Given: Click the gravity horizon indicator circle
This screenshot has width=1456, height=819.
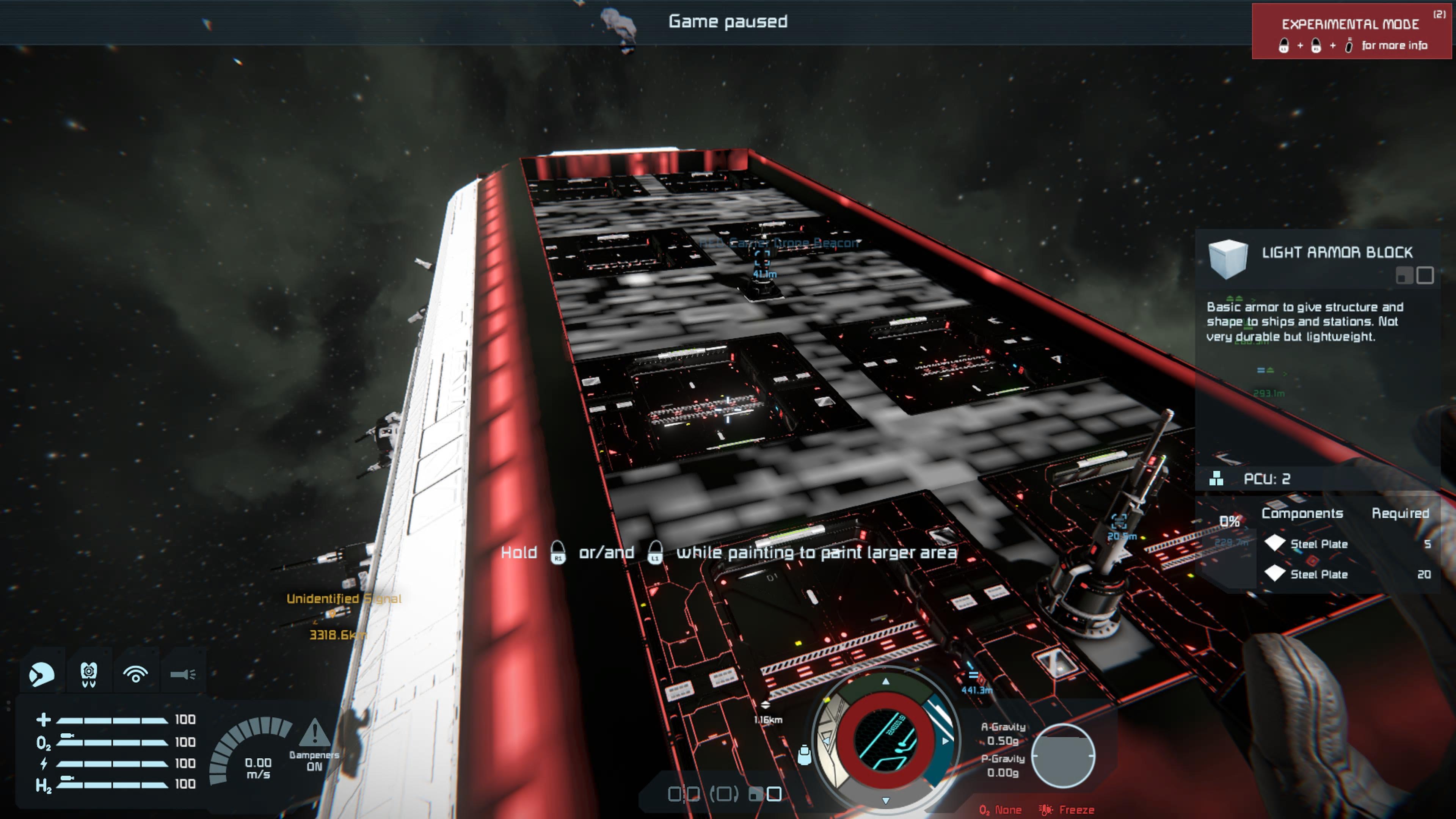Looking at the screenshot, I should click(x=1063, y=755).
